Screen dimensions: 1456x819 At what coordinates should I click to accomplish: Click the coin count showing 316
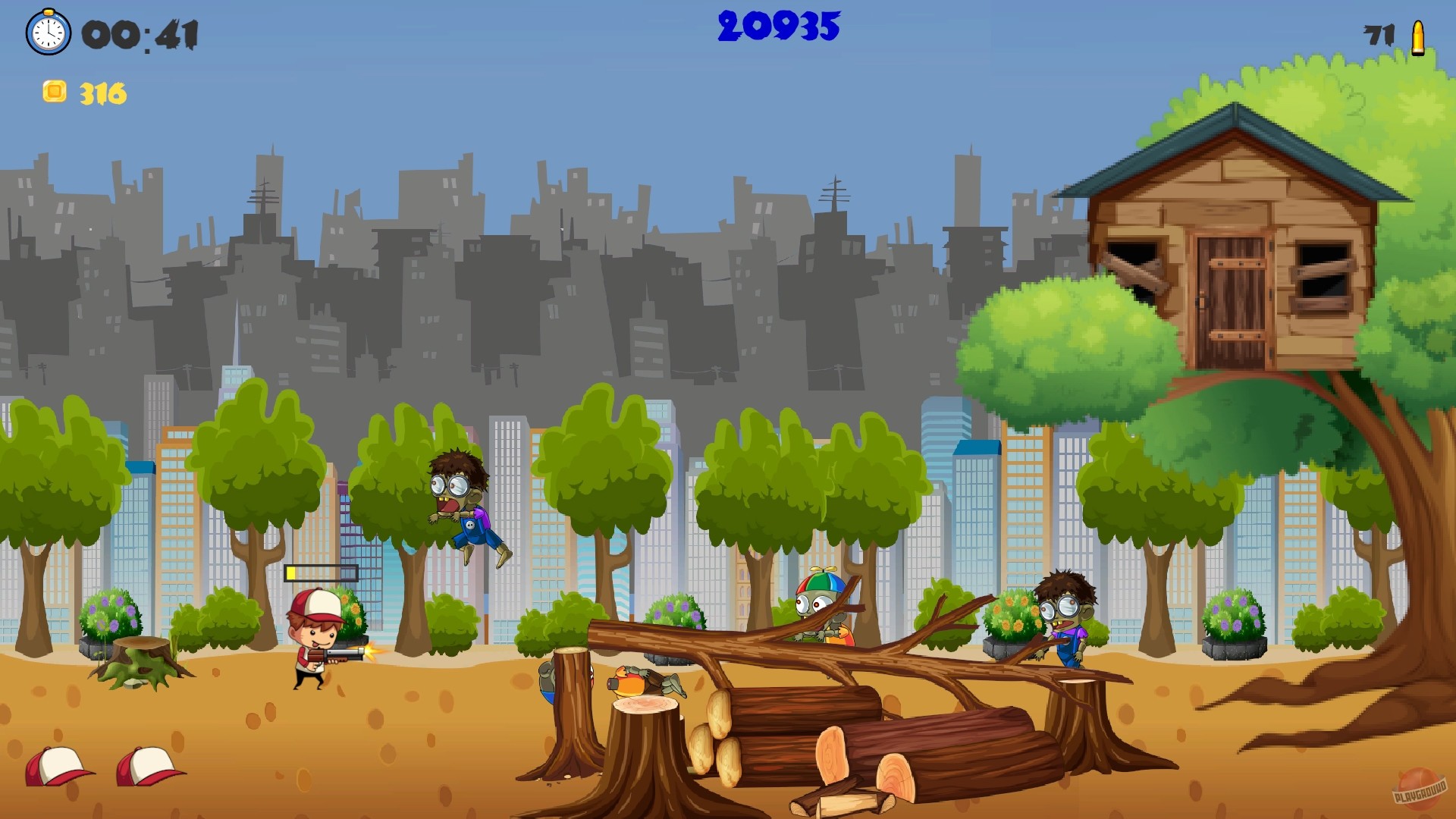[x=101, y=93]
